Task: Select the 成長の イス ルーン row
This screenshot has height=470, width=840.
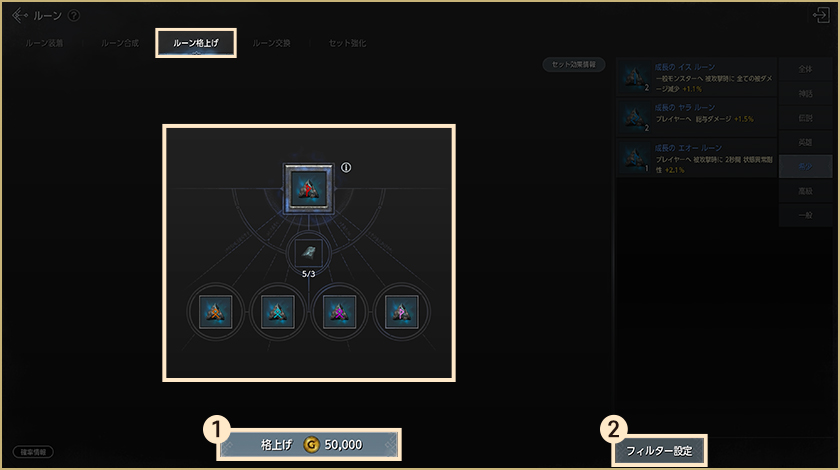Action: (696, 76)
